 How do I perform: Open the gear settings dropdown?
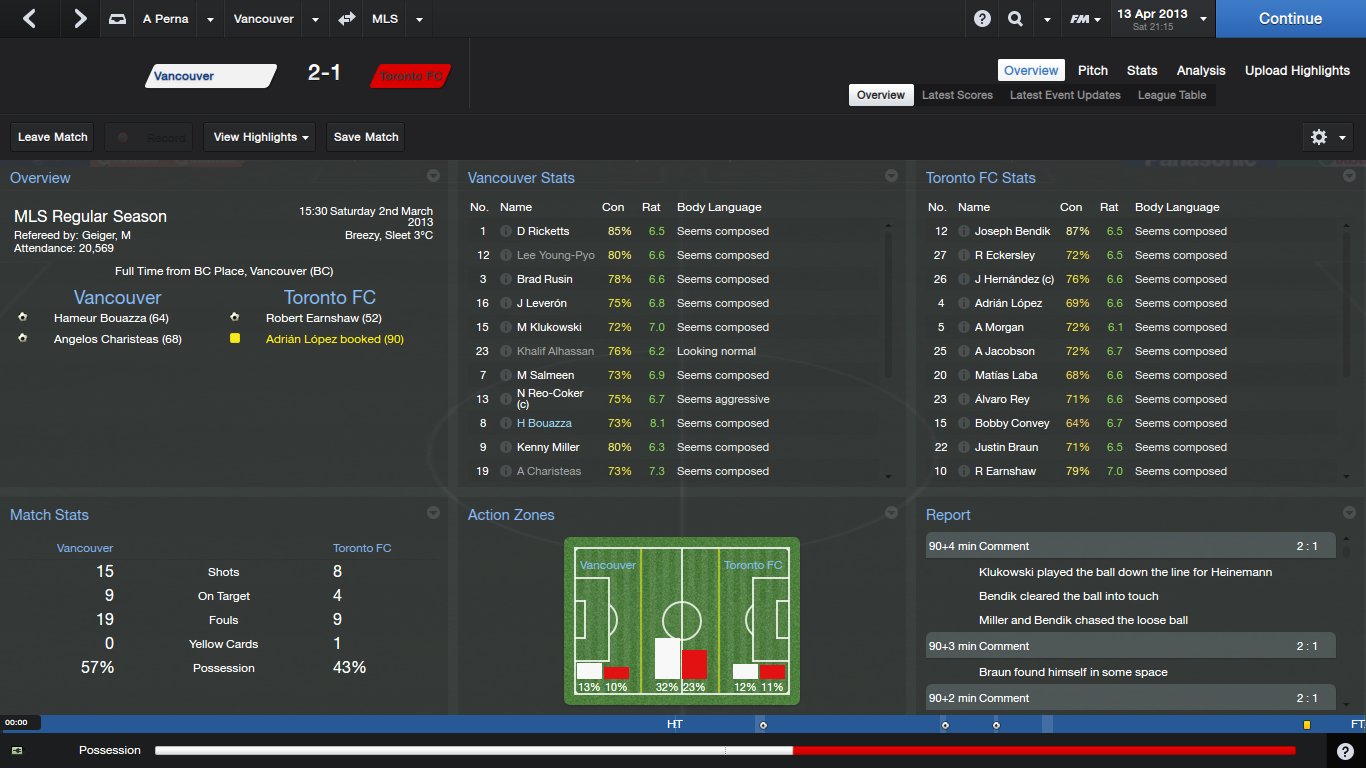coord(1328,137)
